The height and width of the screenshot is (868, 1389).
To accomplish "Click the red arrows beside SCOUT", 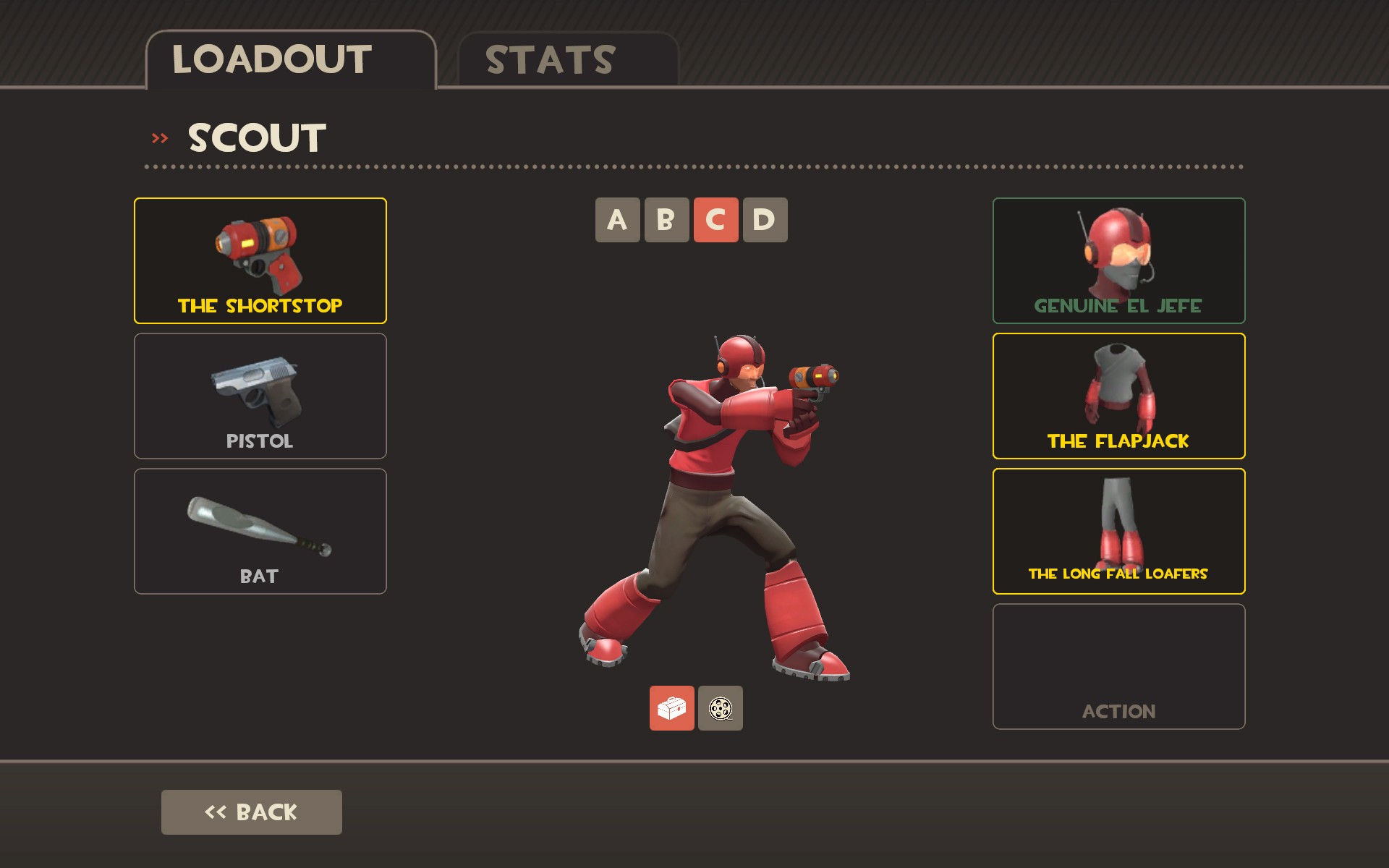I will coord(160,136).
